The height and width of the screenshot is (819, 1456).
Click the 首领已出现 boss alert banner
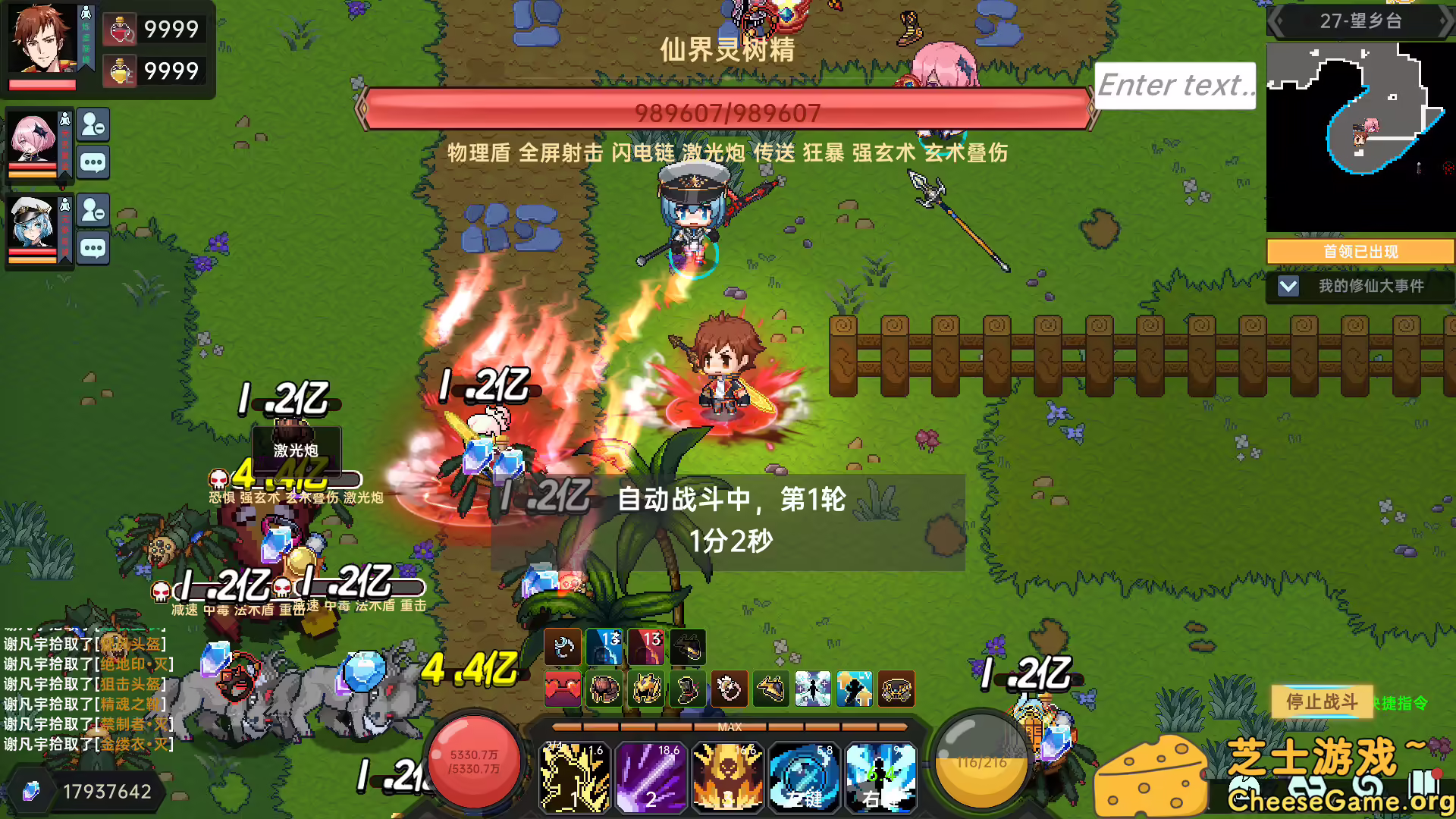click(1360, 251)
